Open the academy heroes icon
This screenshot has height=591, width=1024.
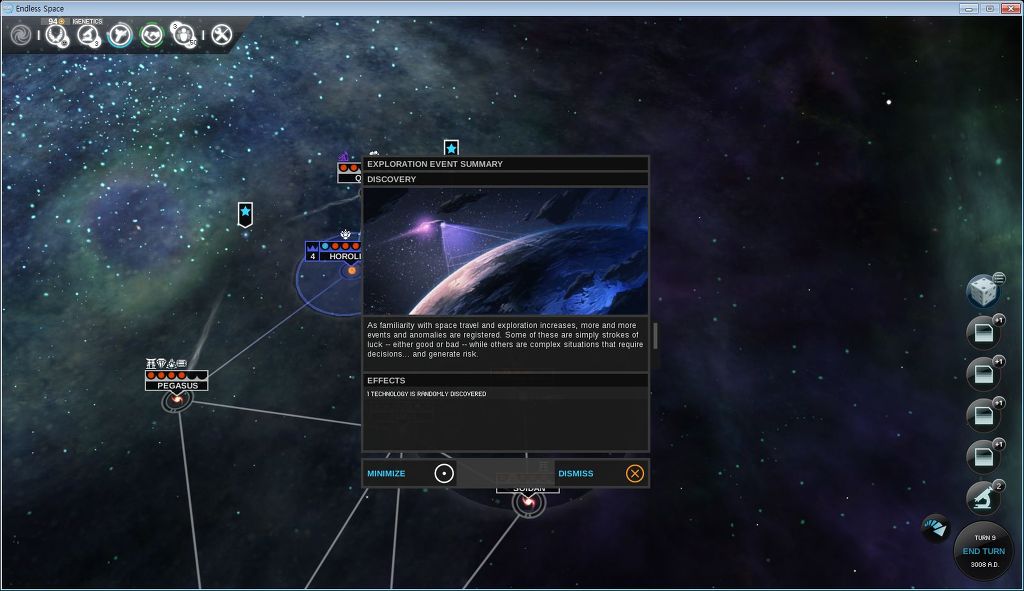coord(185,36)
